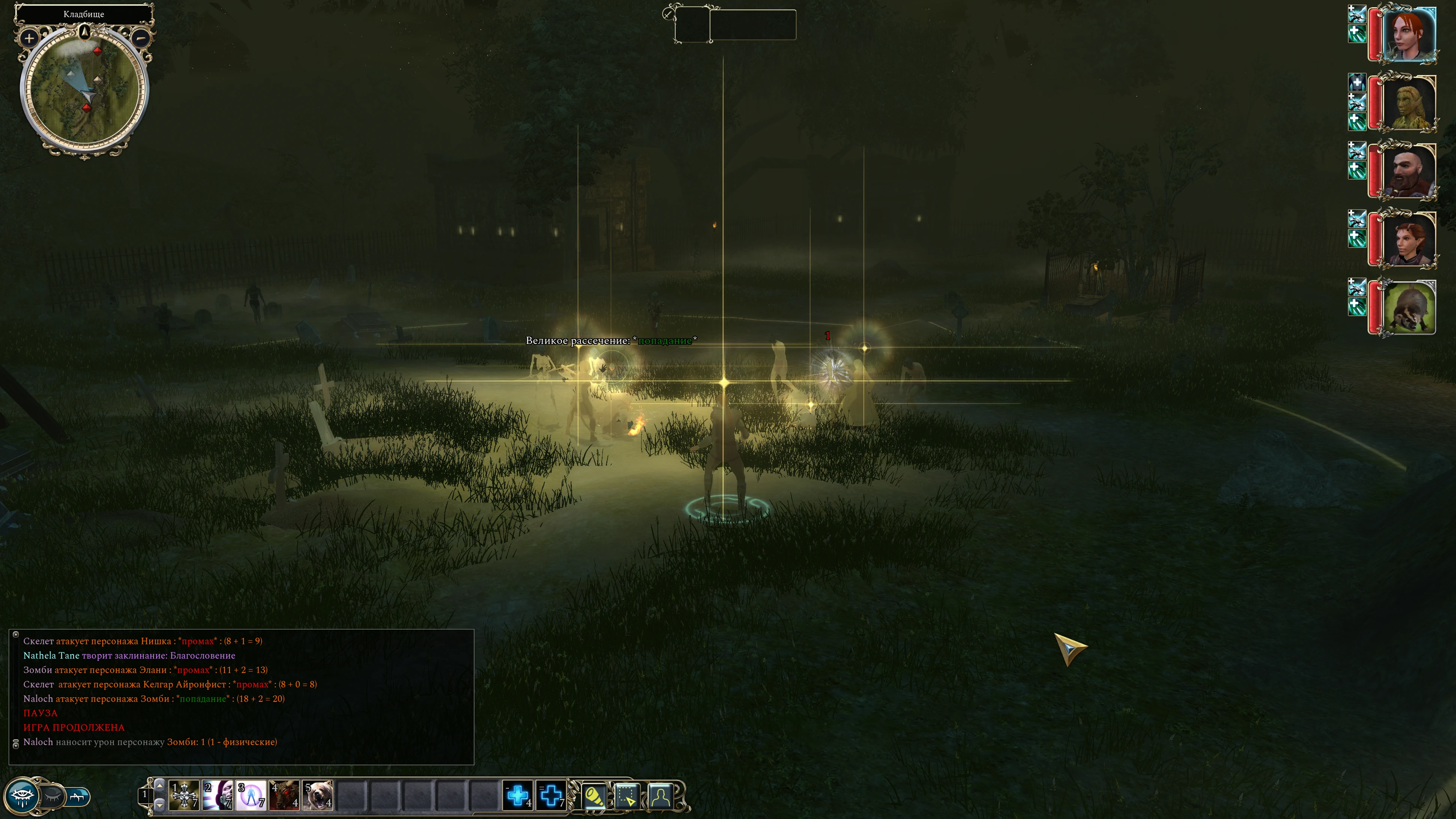Cast the blue cross healing spell with 4 uses

pos(518,796)
